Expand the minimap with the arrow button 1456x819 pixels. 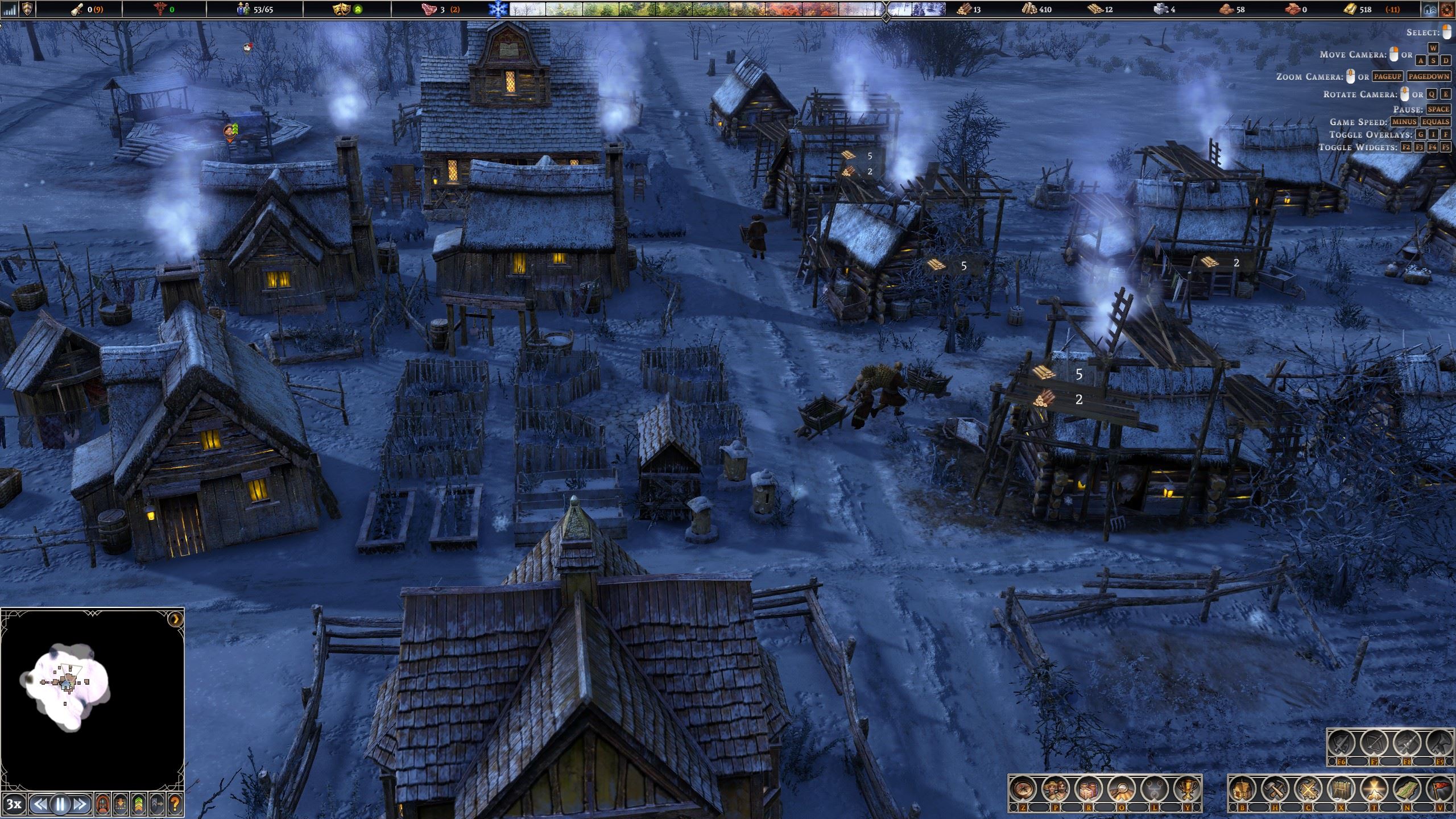[176, 619]
